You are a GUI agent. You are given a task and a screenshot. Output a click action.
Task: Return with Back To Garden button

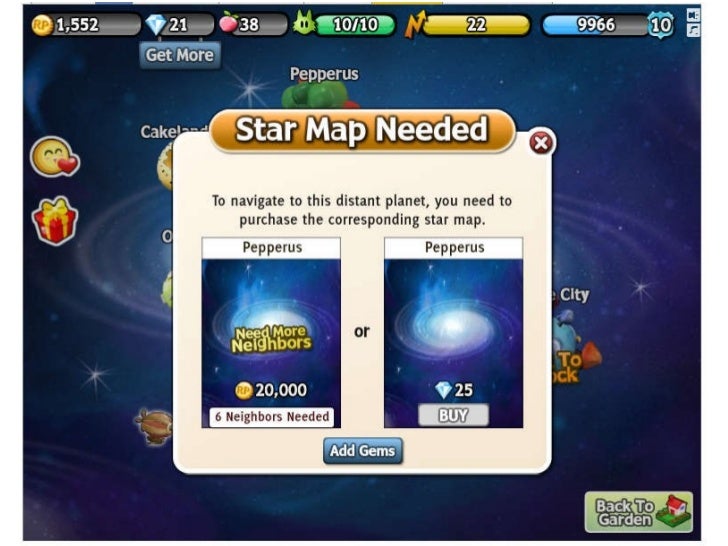click(x=638, y=511)
